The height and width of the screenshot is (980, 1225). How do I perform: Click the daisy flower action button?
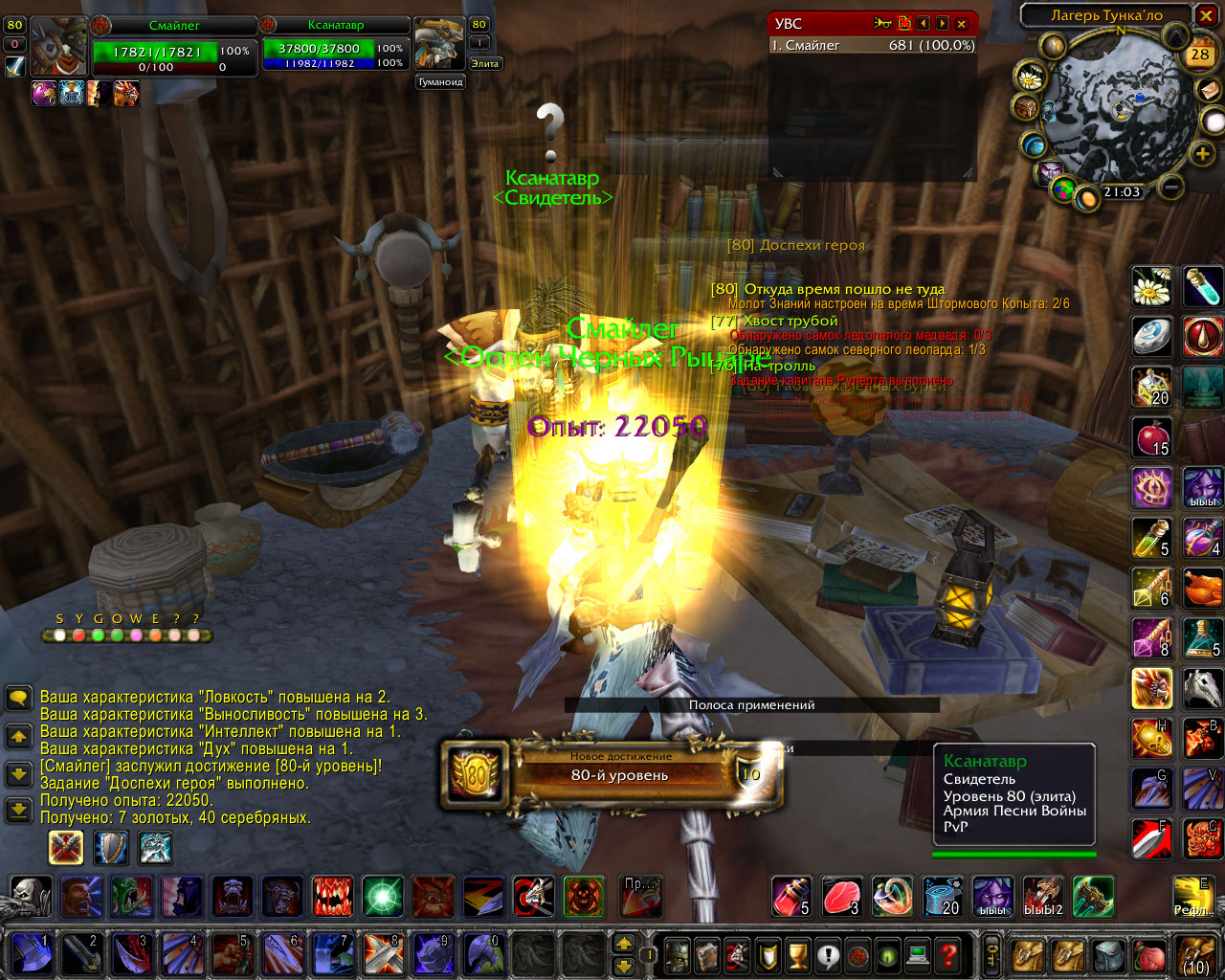point(1151,286)
